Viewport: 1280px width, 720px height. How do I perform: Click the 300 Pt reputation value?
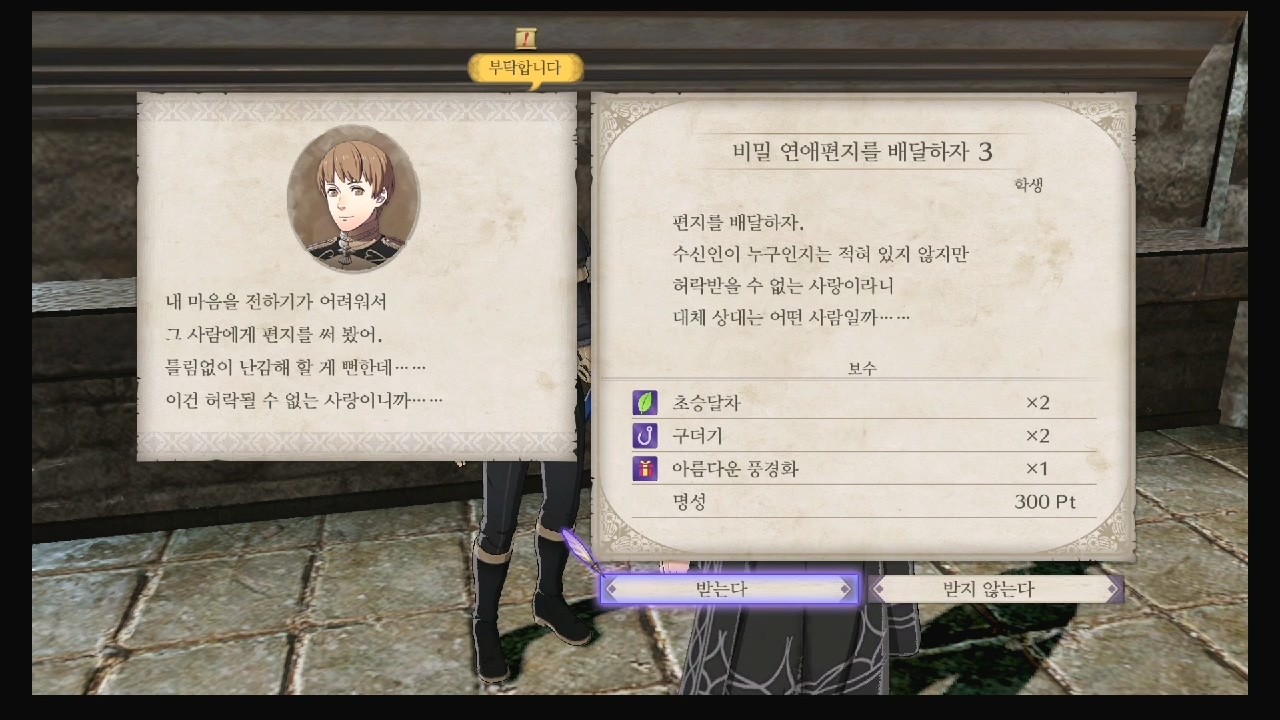click(1045, 501)
